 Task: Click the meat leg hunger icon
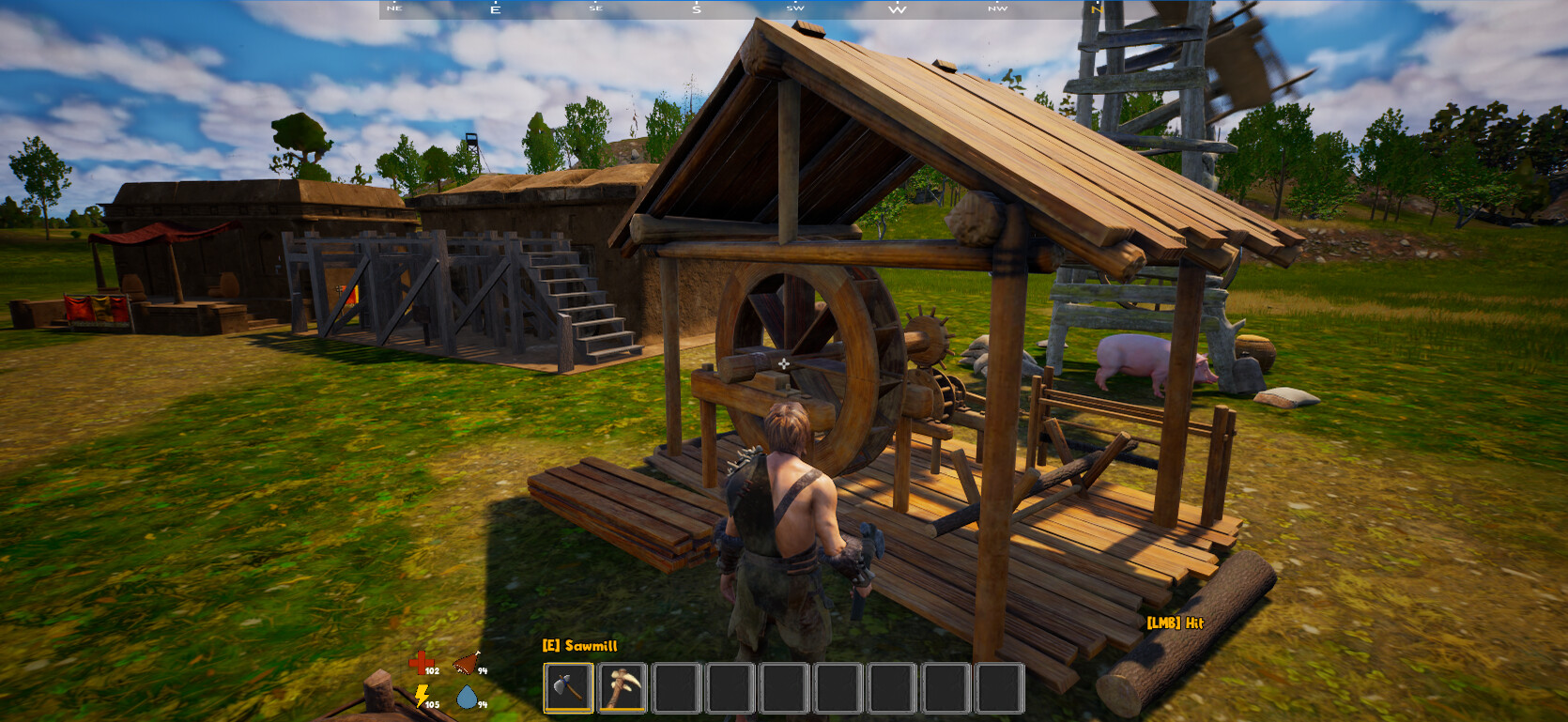[466, 664]
